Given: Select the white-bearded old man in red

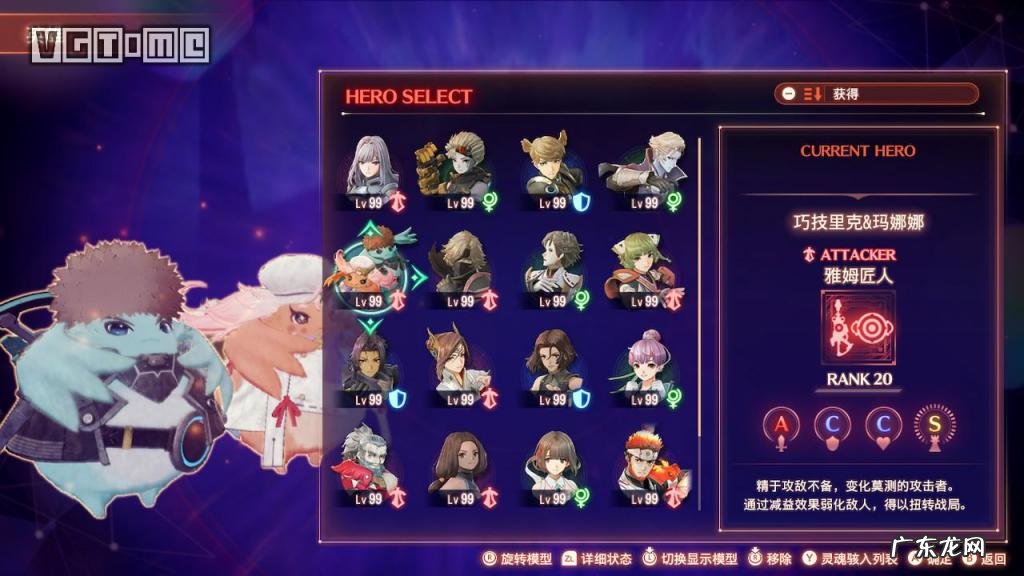Looking at the screenshot, I should tap(371, 466).
